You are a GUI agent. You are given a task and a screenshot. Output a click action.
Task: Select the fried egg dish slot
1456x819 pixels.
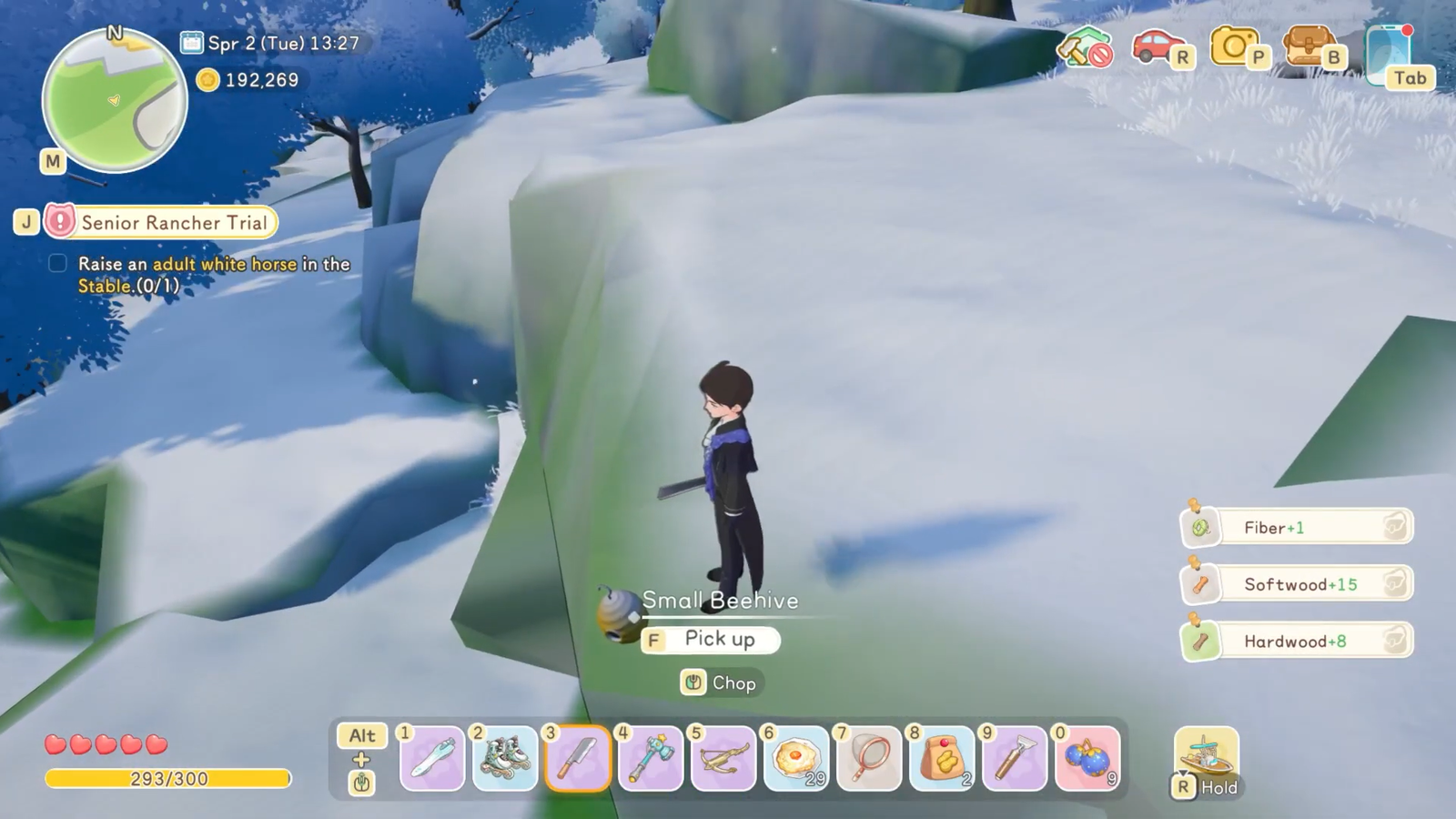tap(796, 758)
